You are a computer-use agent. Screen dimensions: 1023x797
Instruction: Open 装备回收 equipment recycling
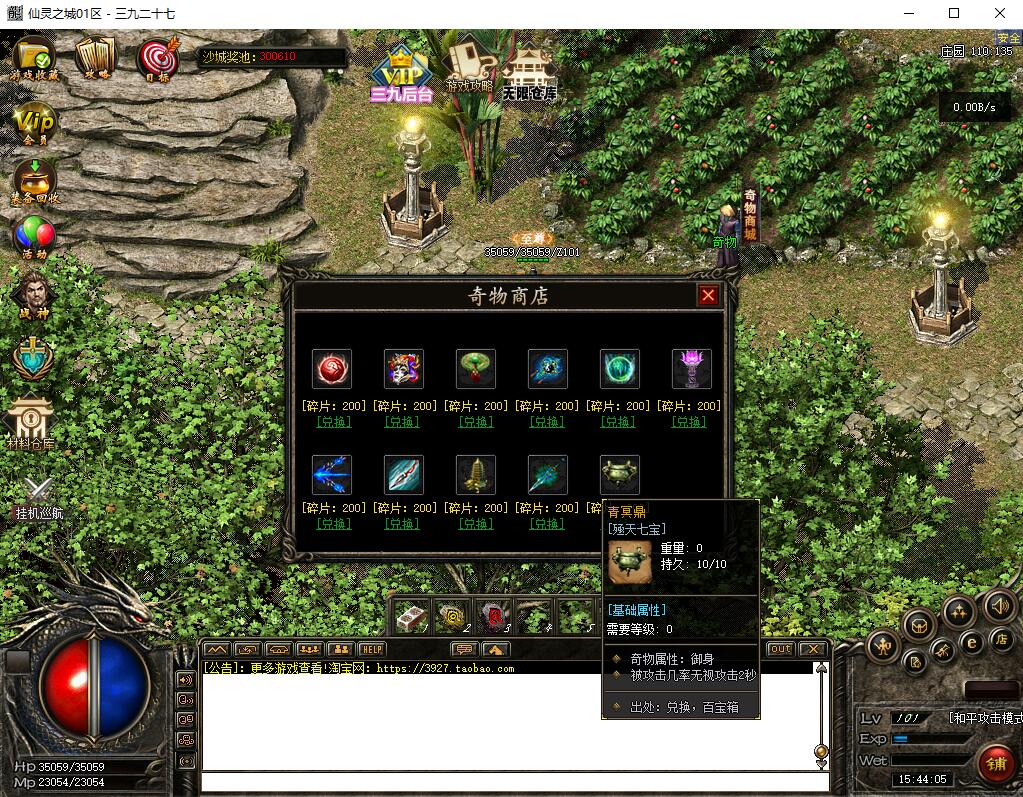tap(35, 180)
